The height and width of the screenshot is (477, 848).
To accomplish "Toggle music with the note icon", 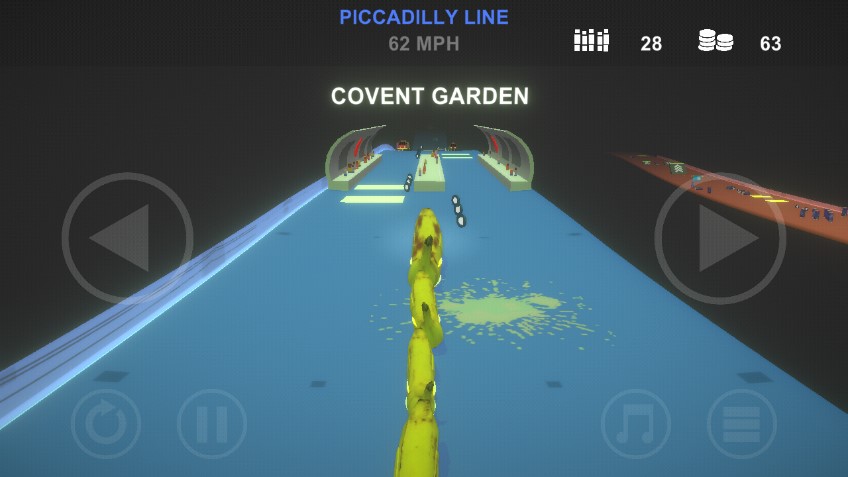I will pyautogui.click(x=636, y=423).
